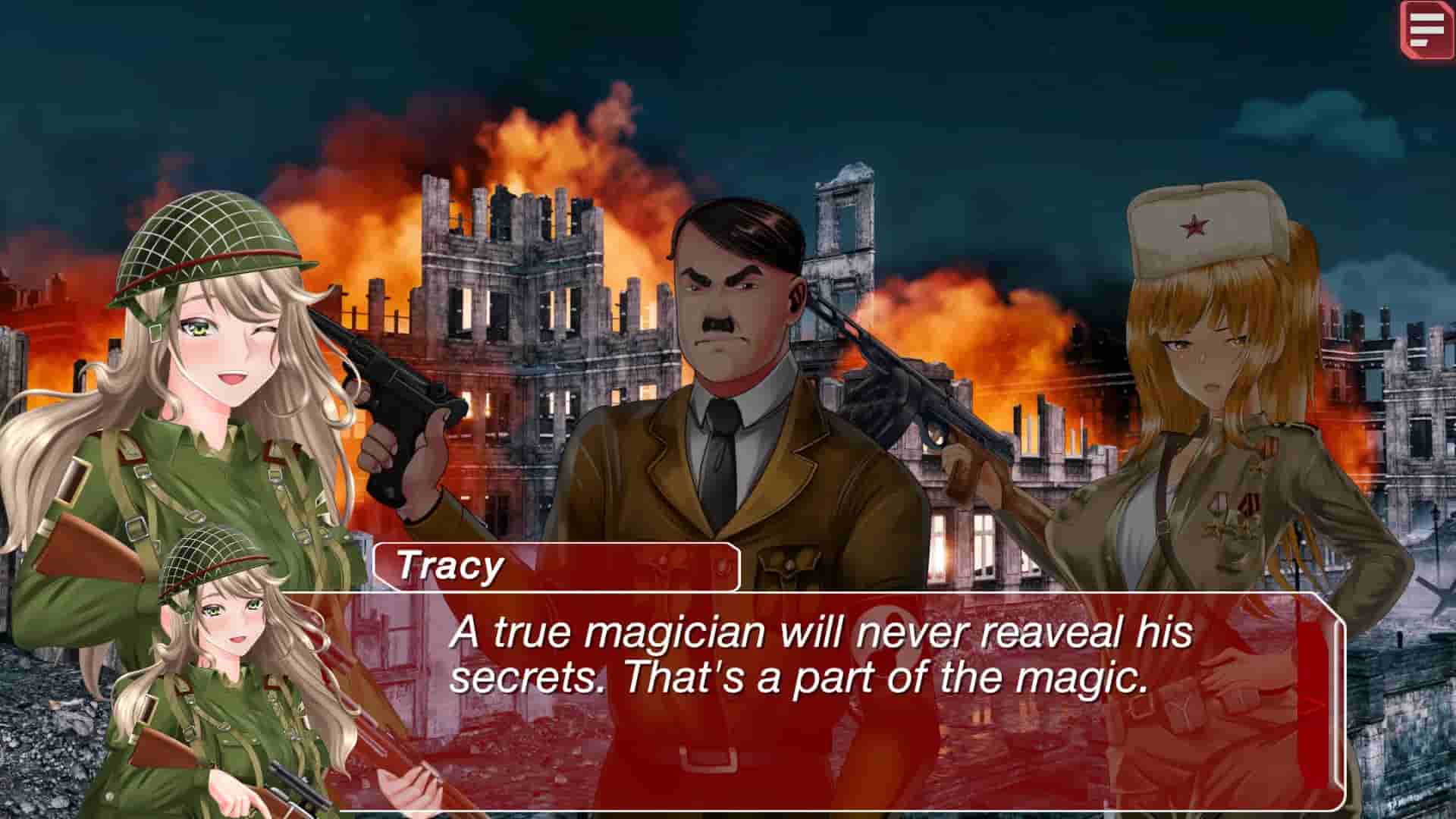Click the ruined tower behind the officer
1456x819 pixels.
coord(842,227)
